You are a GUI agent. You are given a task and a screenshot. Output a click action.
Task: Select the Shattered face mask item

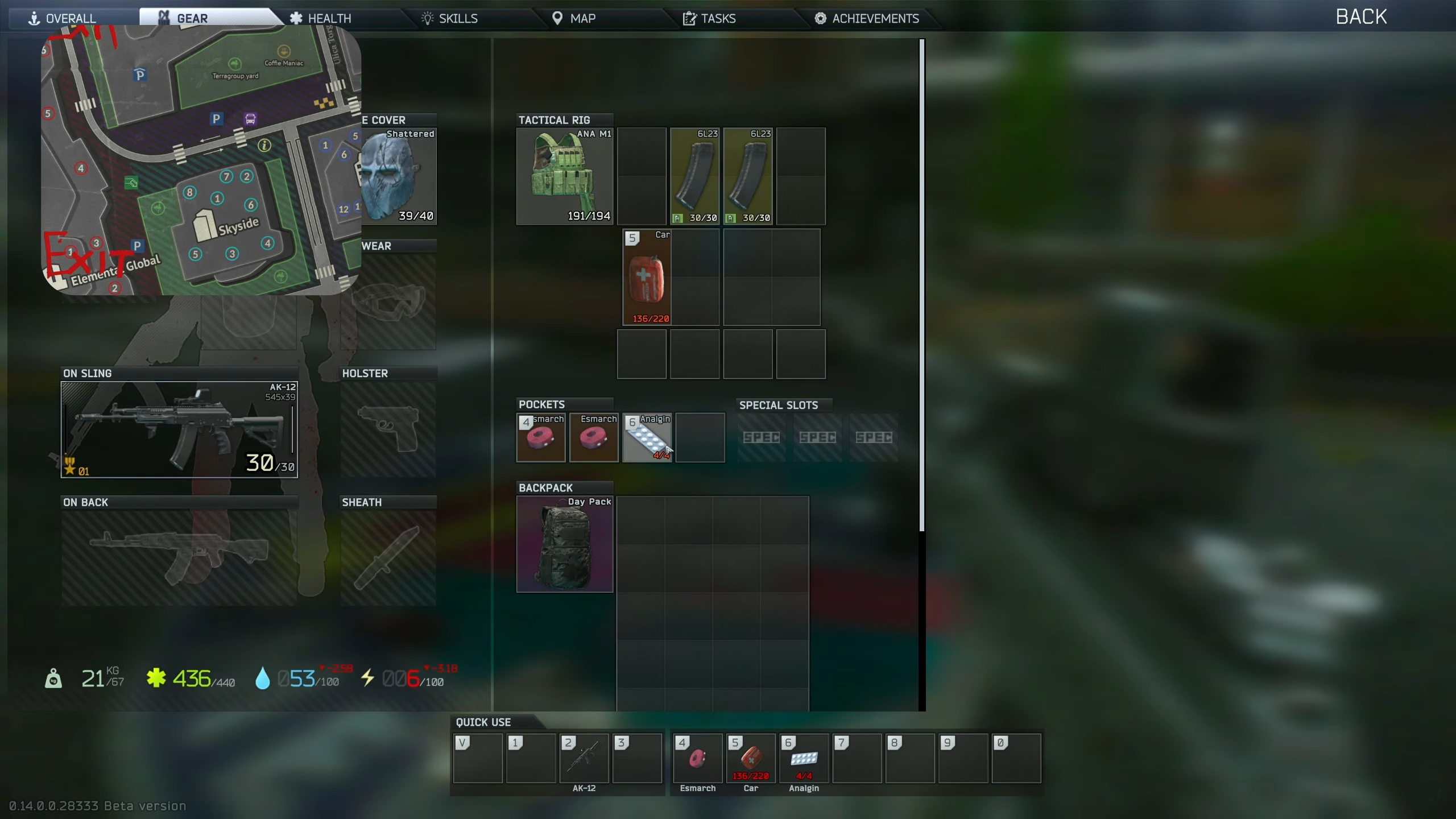click(399, 176)
